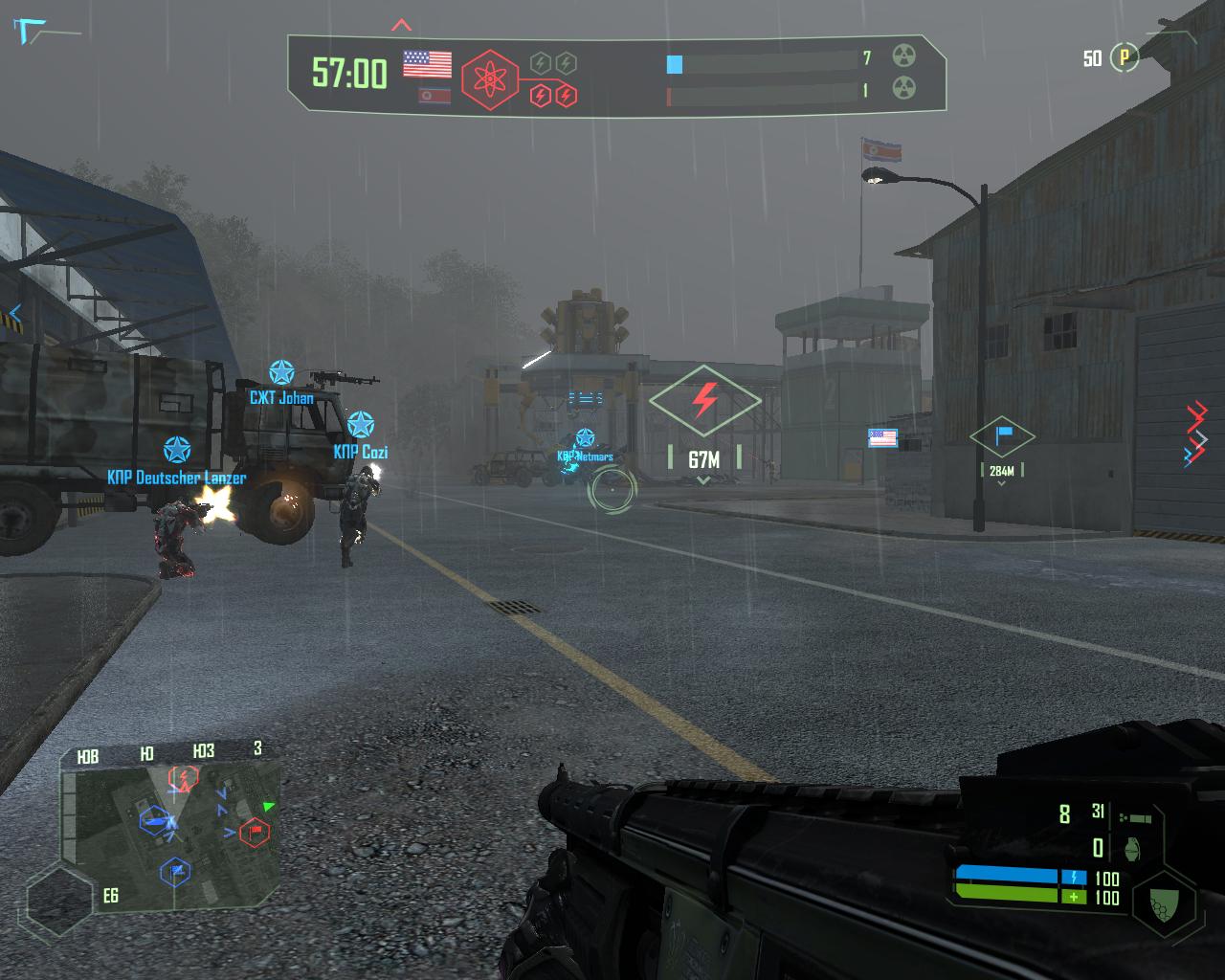Image resolution: width=1225 pixels, height=980 pixels.
Task: Click the US flag in the scoreboard
Action: [427, 64]
